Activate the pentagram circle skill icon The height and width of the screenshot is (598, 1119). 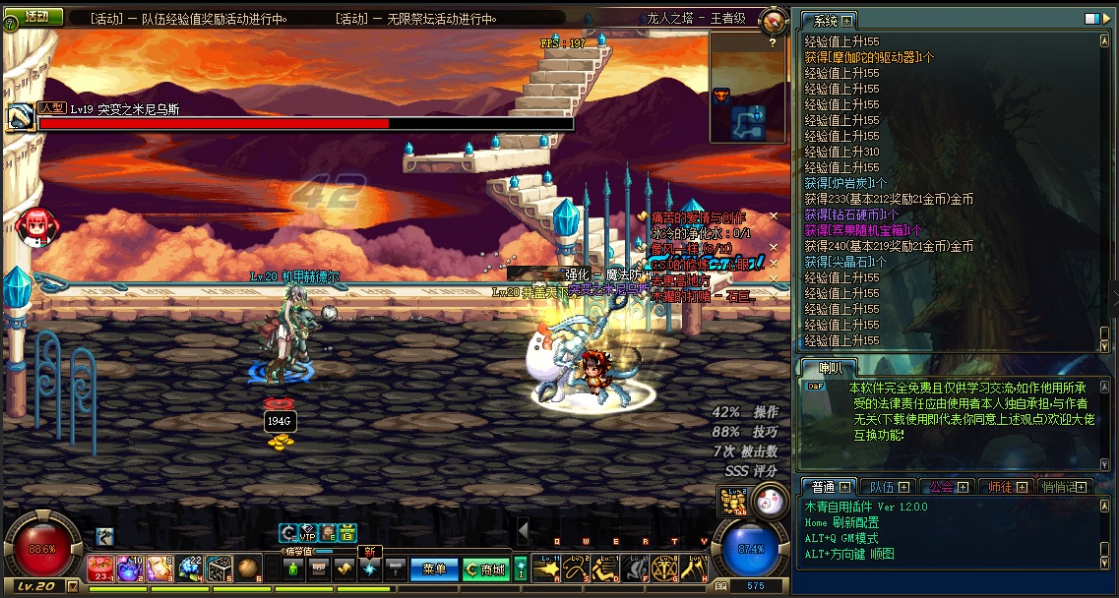tap(665, 569)
